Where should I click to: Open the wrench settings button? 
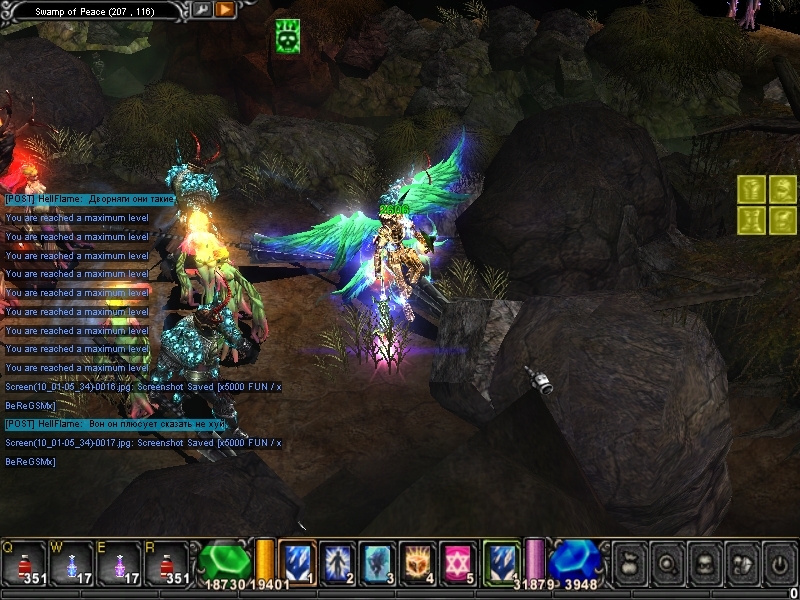(202, 10)
